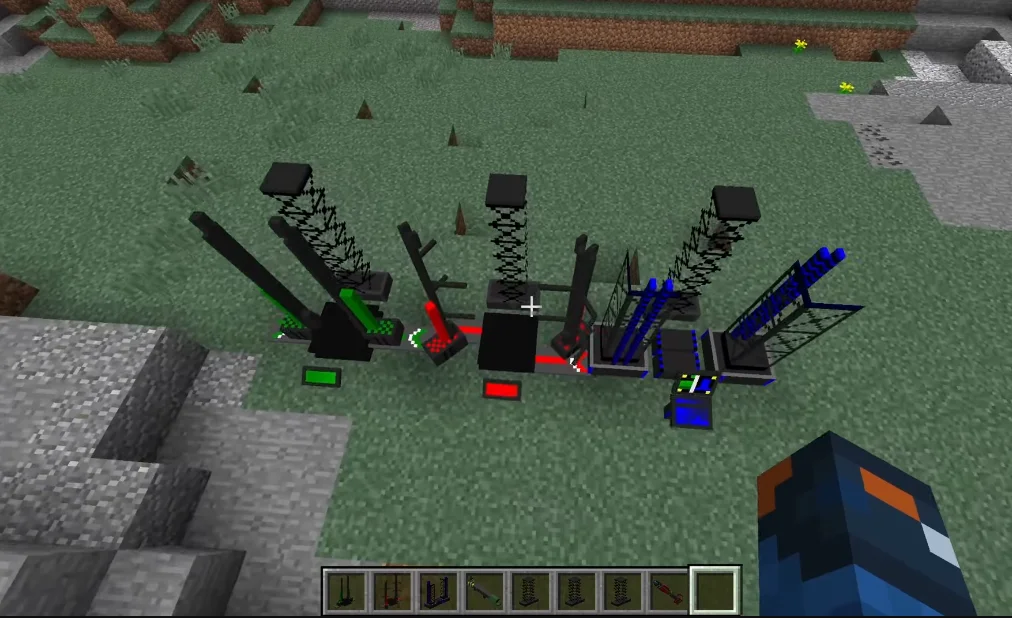Click the empty highlighted hotbar slot
The height and width of the screenshot is (618, 1012).
coord(714,590)
